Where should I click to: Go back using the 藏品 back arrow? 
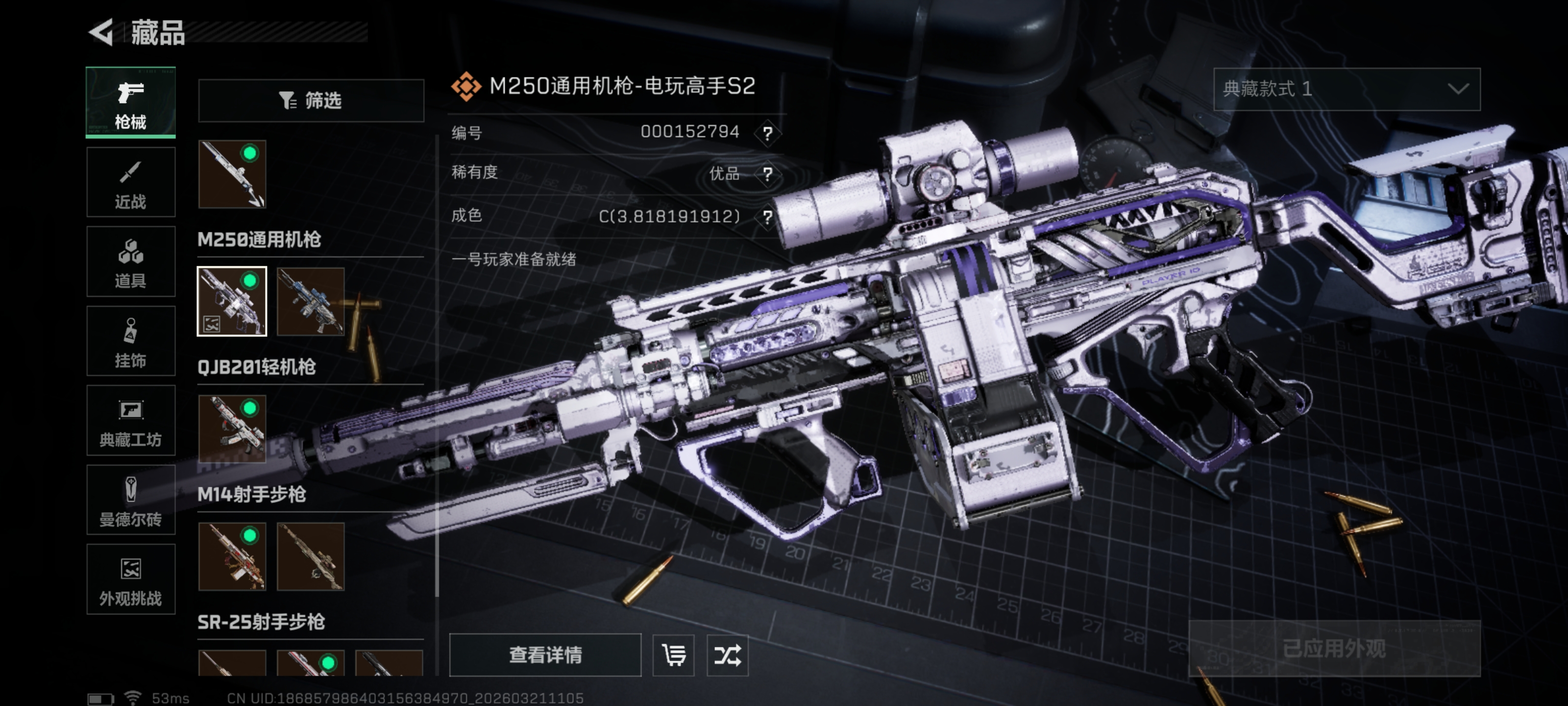coord(101,32)
